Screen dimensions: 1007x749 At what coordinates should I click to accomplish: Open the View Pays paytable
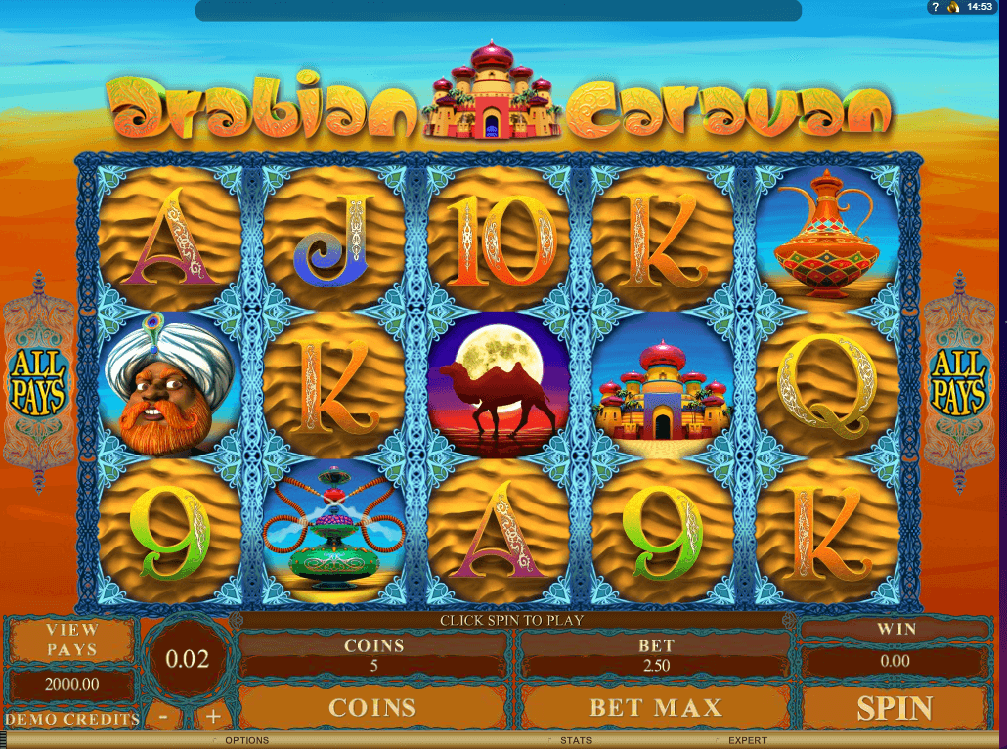pos(73,639)
